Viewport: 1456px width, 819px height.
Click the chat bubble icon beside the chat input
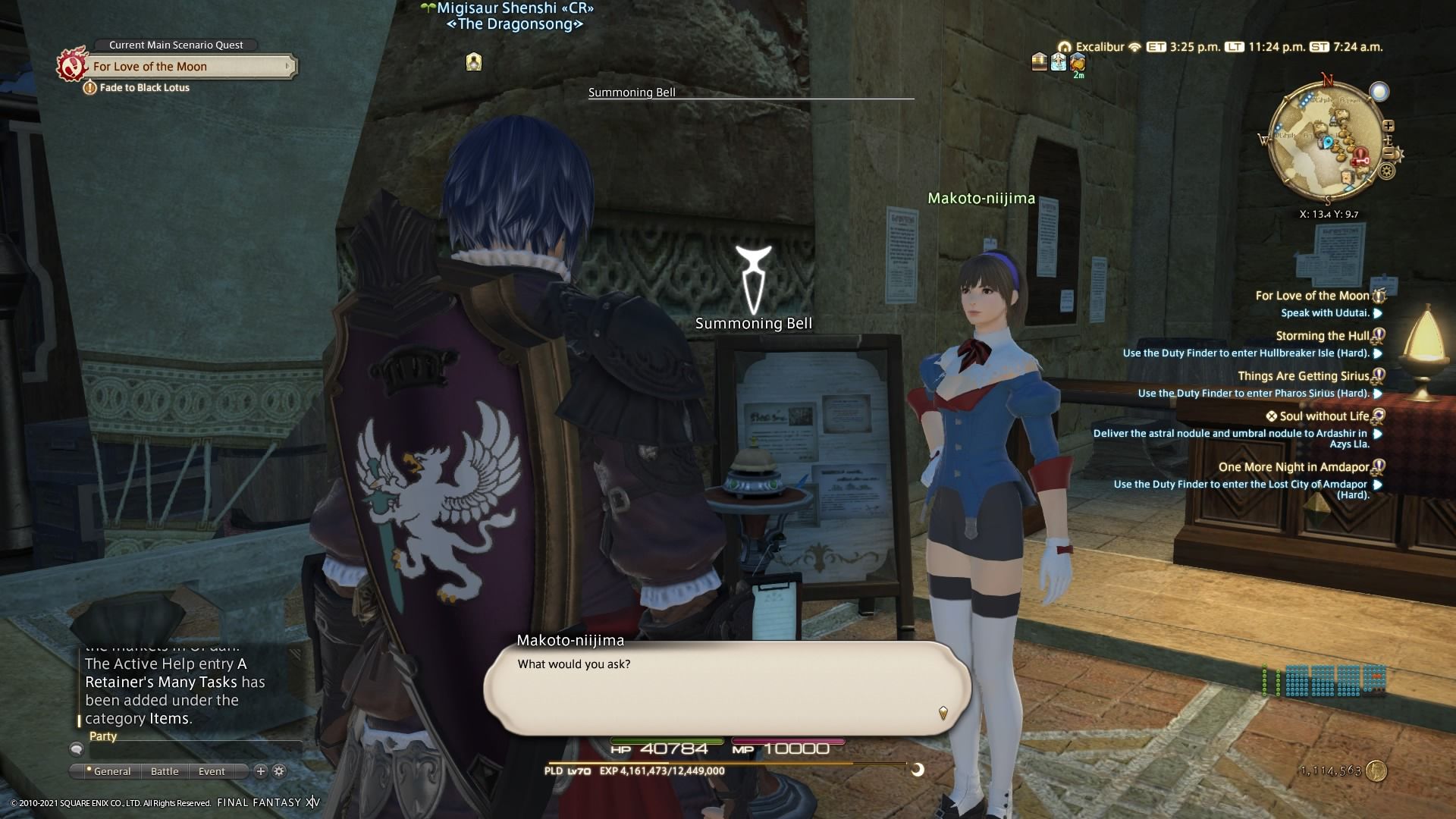pyautogui.click(x=76, y=749)
